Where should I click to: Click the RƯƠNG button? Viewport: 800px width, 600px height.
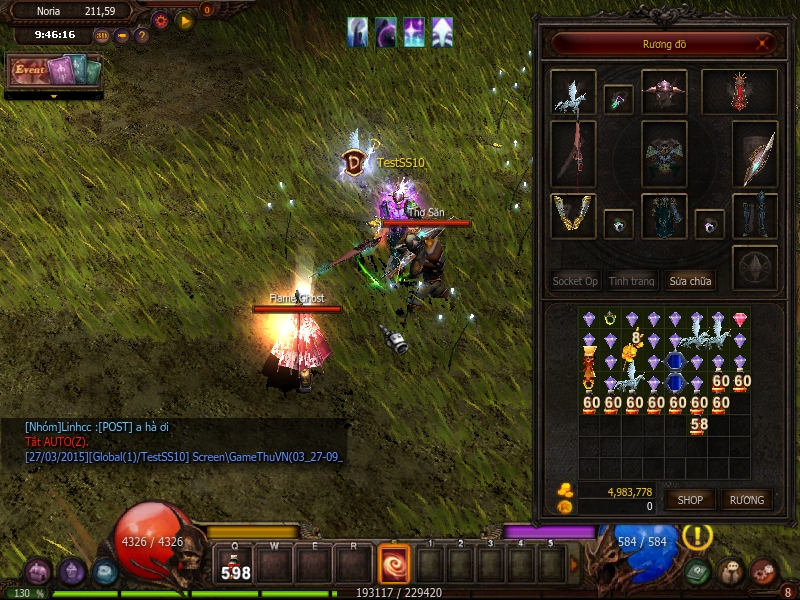pyautogui.click(x=746, y=499)
